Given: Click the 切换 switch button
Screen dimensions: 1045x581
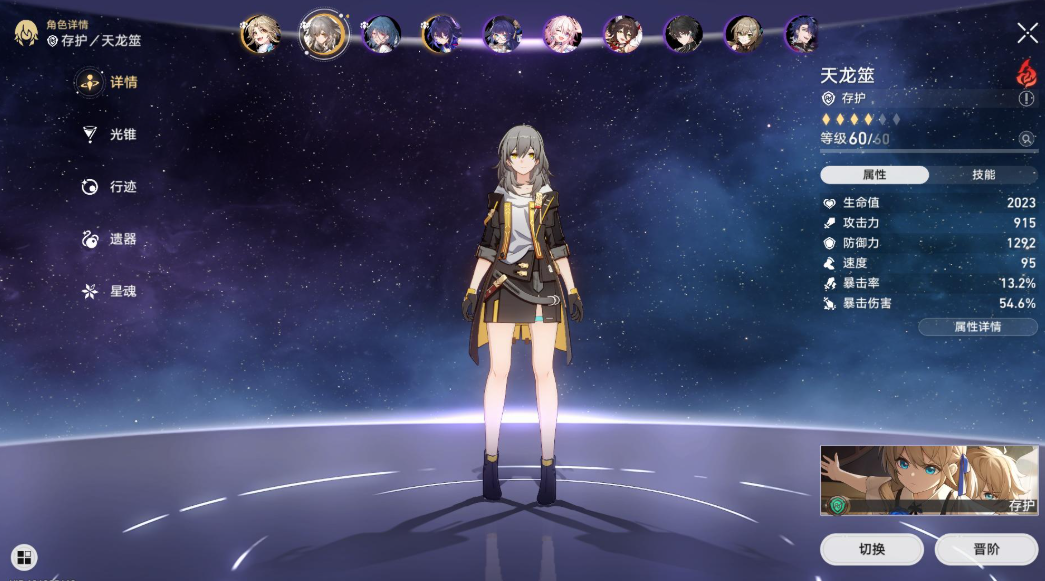Looking at the screenshot, I should tap(871, 549).
